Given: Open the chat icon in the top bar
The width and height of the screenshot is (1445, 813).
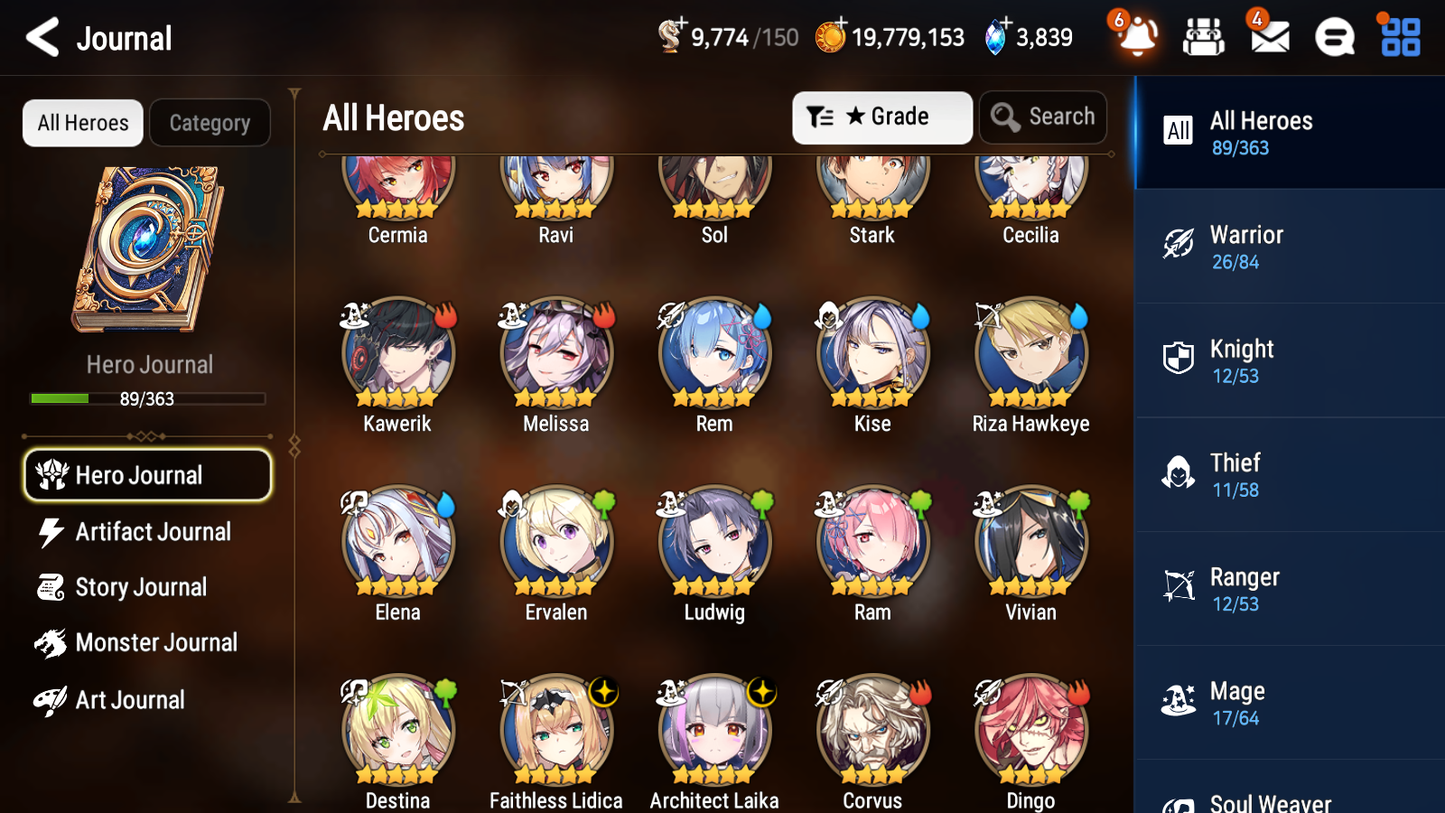Looking at the screenshot, I should click(1334, 36).
